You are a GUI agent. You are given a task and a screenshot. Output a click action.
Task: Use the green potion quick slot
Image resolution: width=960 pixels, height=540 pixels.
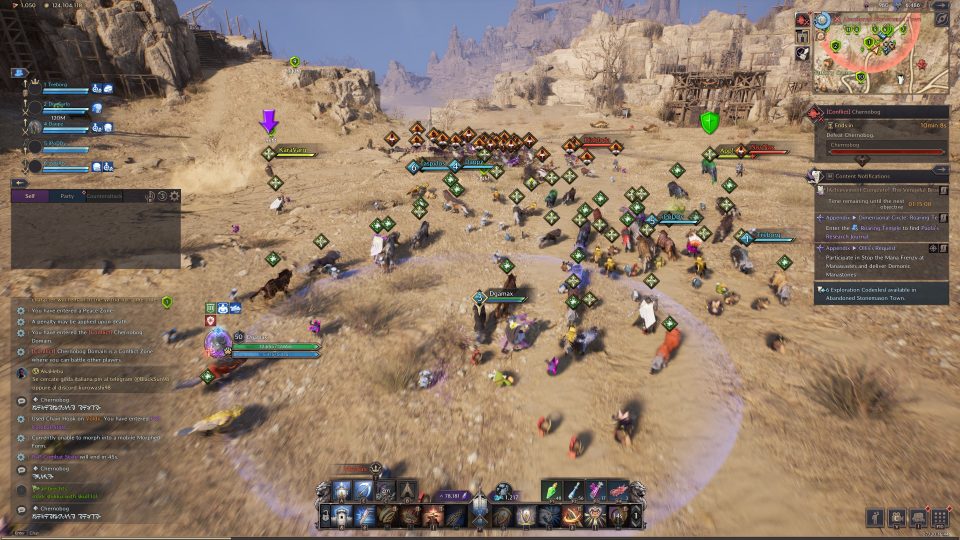point(553,489)
